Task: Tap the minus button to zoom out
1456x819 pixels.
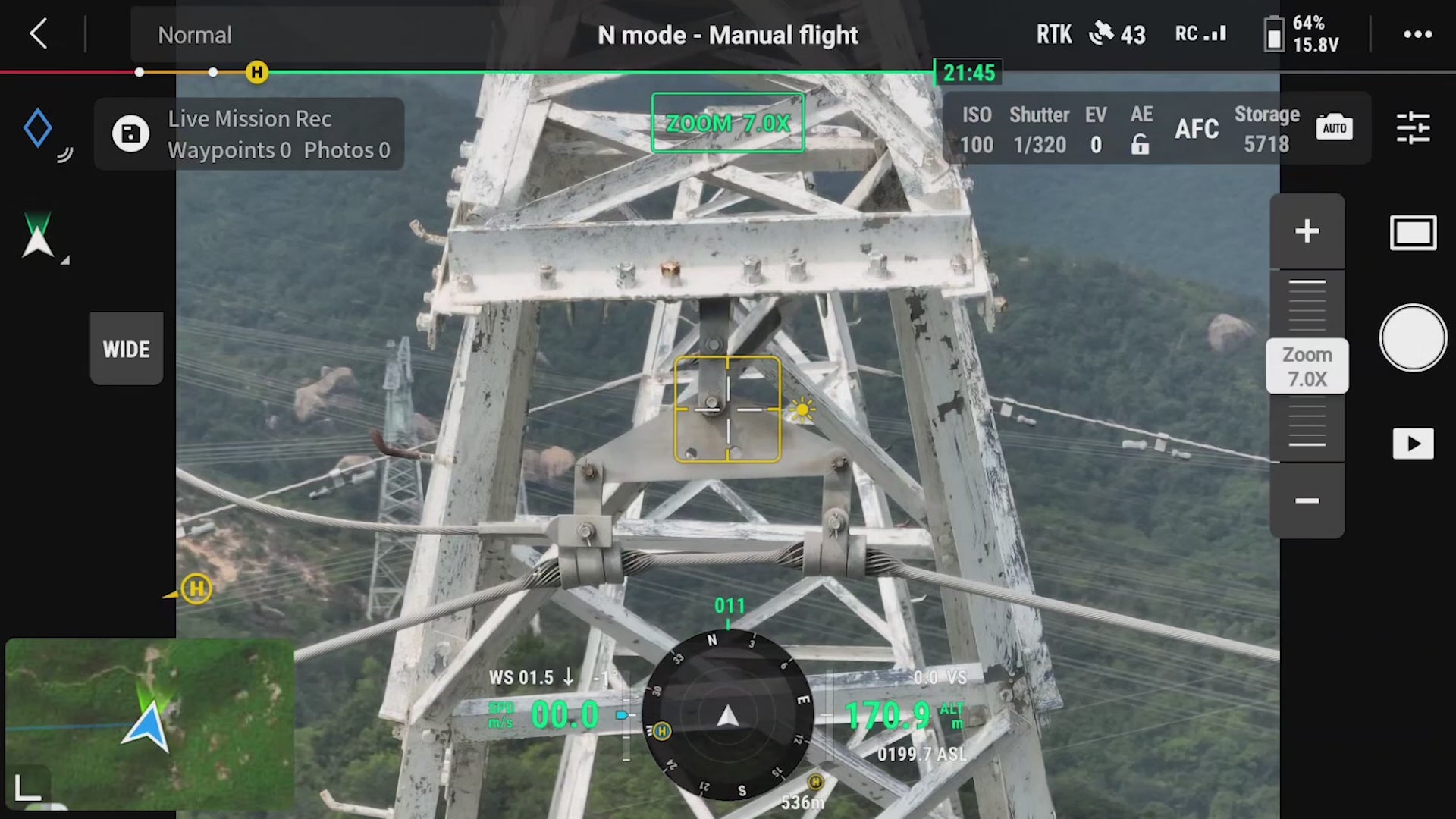Action: (x=1307, y=500)
